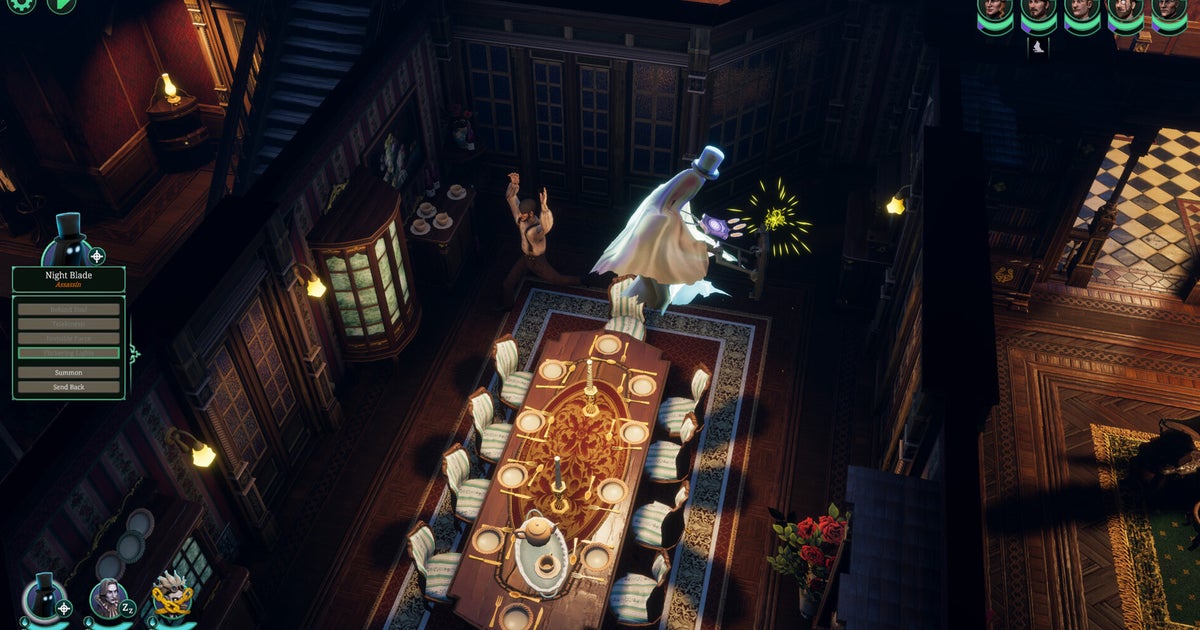Choose the Telekinesis ability
The image size is (1200, 630).
point(69,324)
